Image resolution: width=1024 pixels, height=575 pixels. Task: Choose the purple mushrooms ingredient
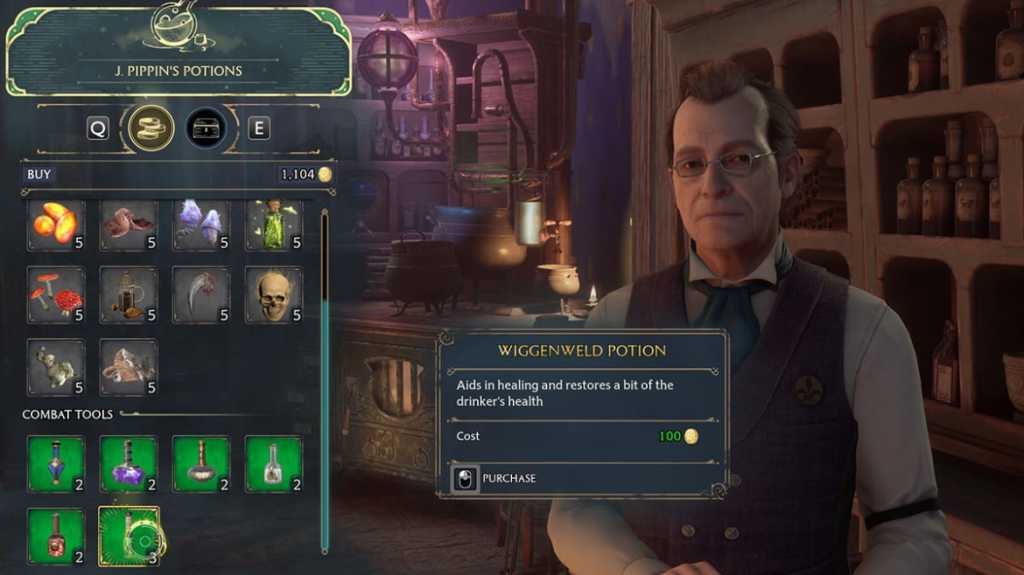click(x=201, y=225)
